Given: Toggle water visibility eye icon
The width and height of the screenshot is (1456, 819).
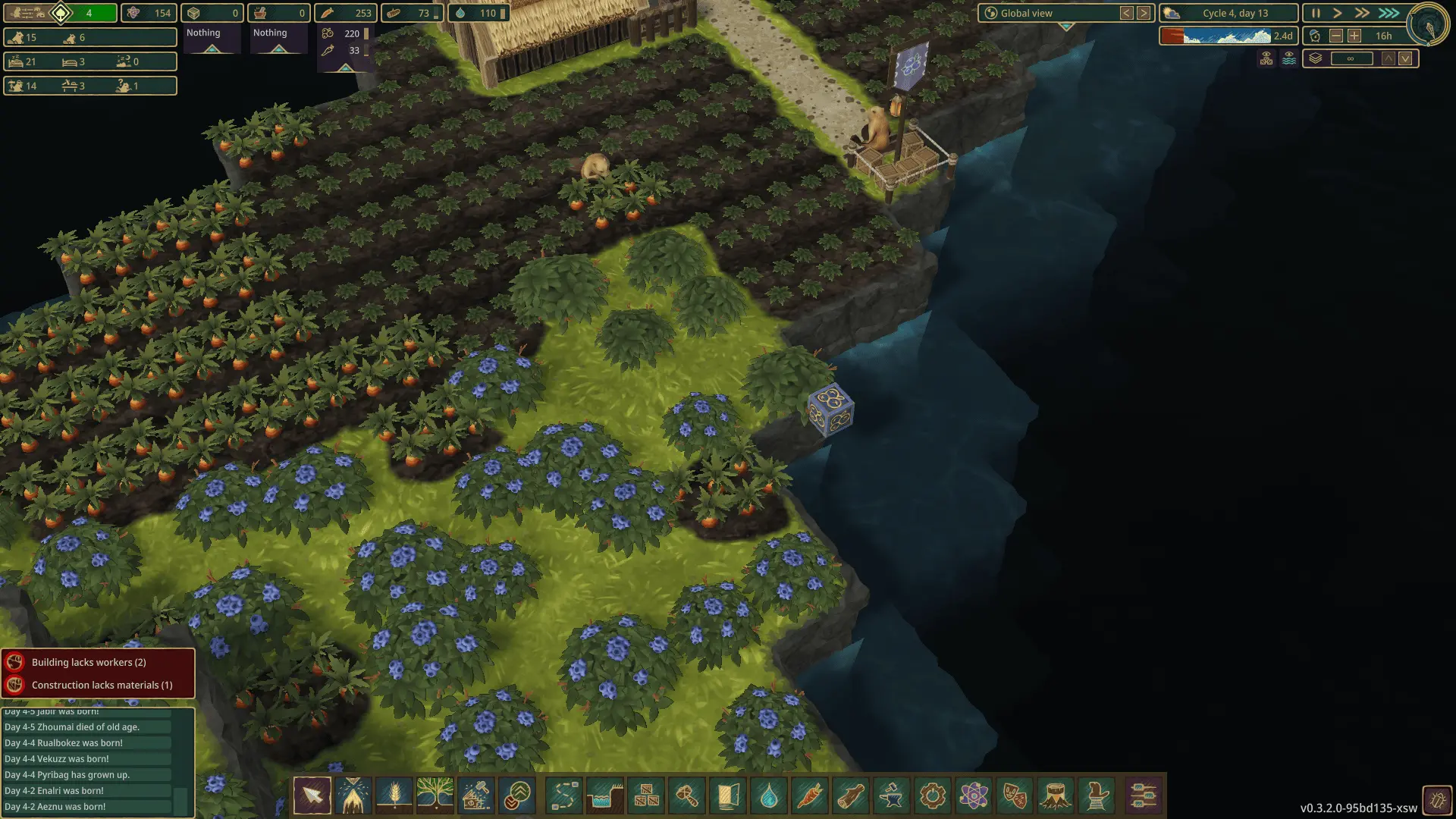Looking at the screenshot, I should coord(1289,58).
